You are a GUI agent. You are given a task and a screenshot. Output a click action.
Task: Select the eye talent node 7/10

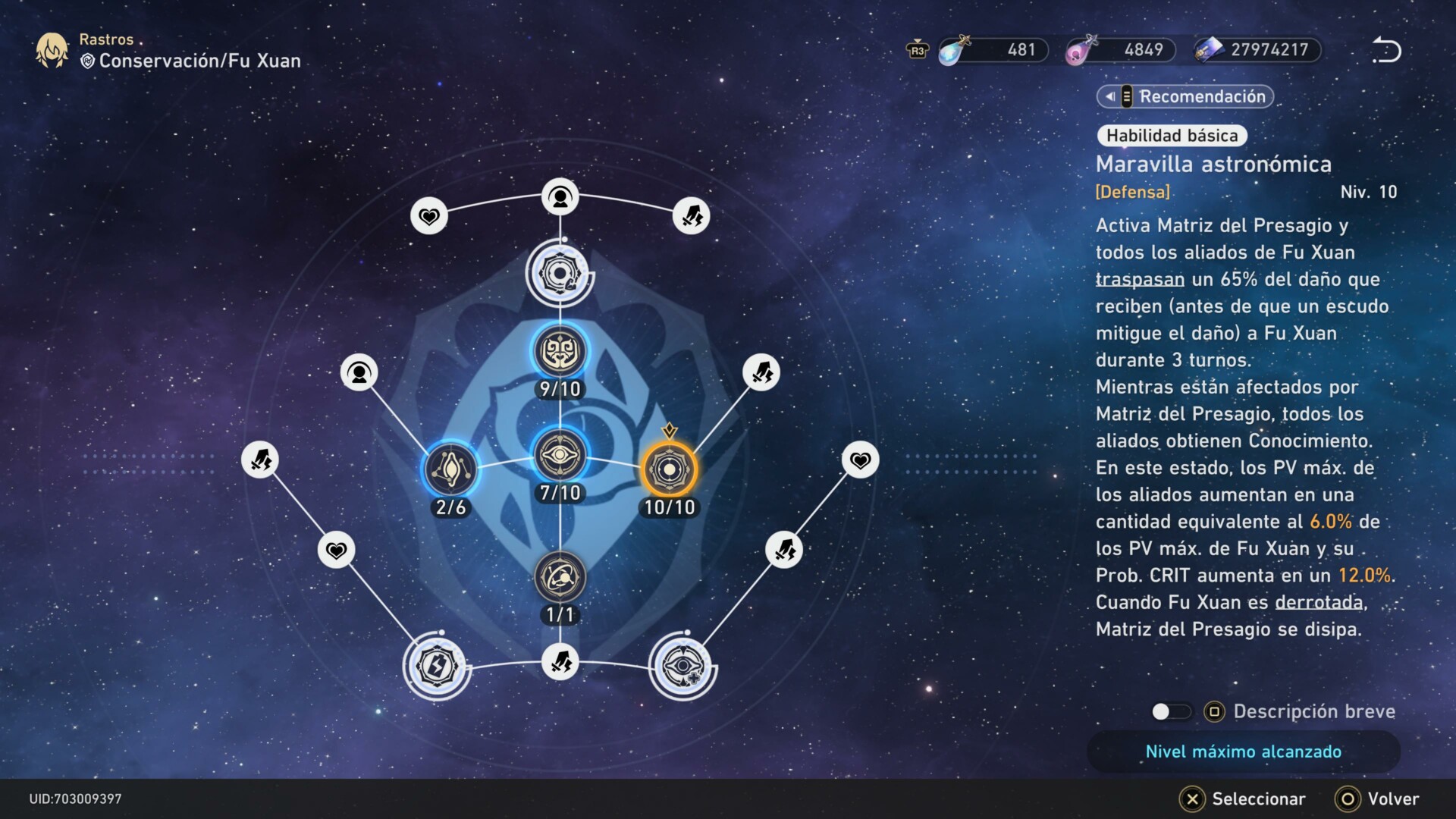[x=560, y=455]
